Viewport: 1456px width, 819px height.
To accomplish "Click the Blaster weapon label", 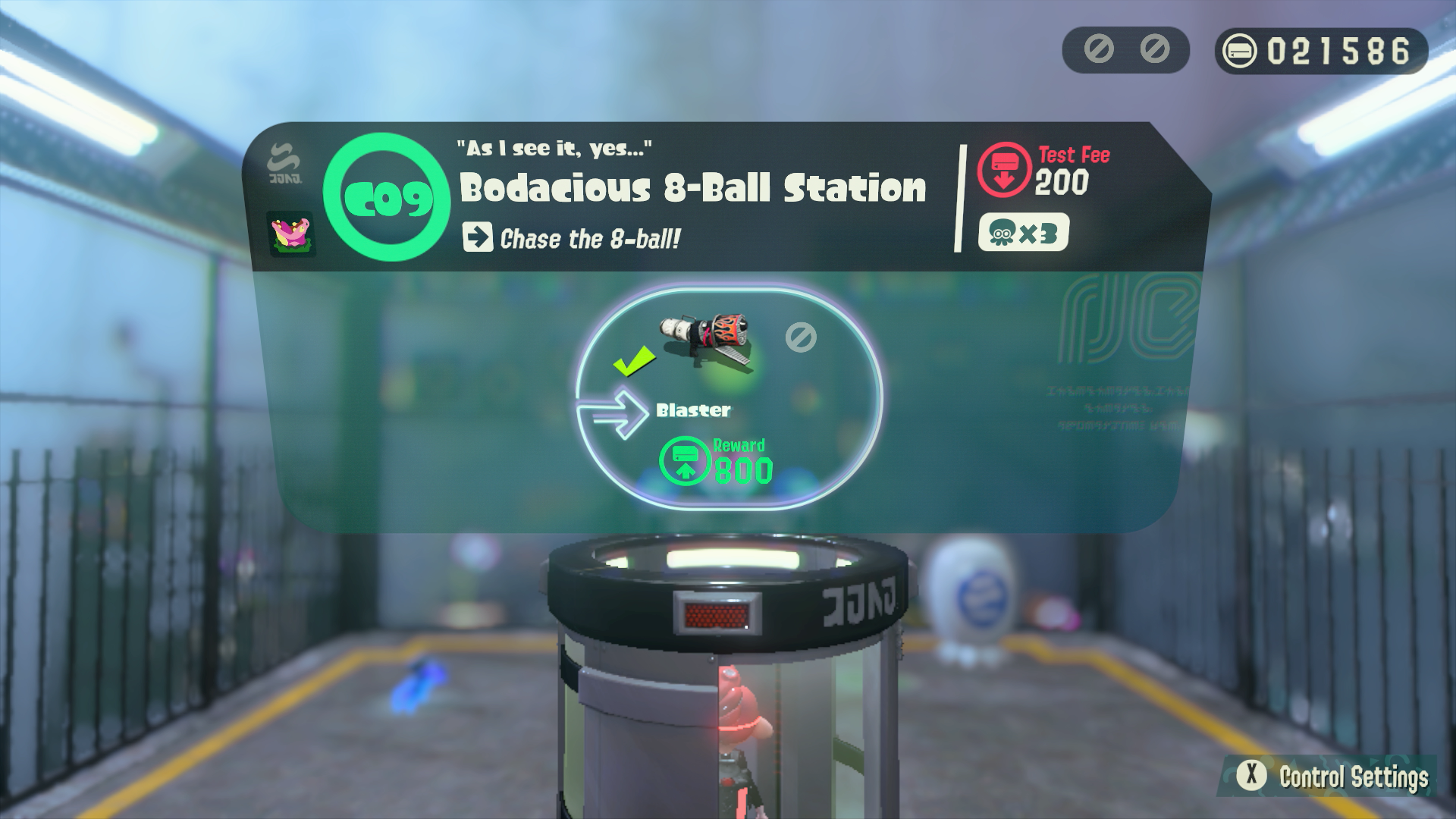I will click(692, 410).
